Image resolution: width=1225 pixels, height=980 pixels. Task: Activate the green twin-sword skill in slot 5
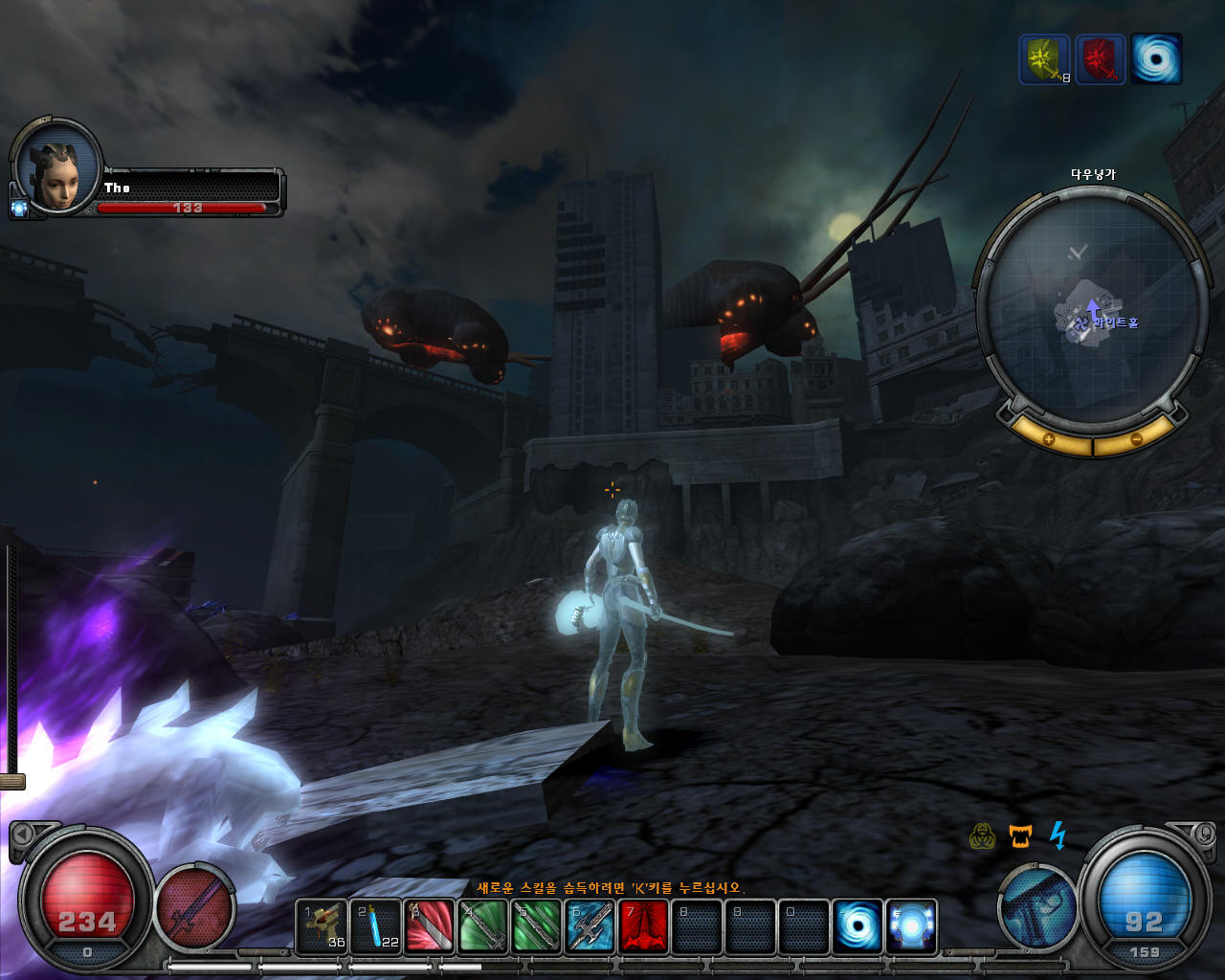tap(536, 926)
